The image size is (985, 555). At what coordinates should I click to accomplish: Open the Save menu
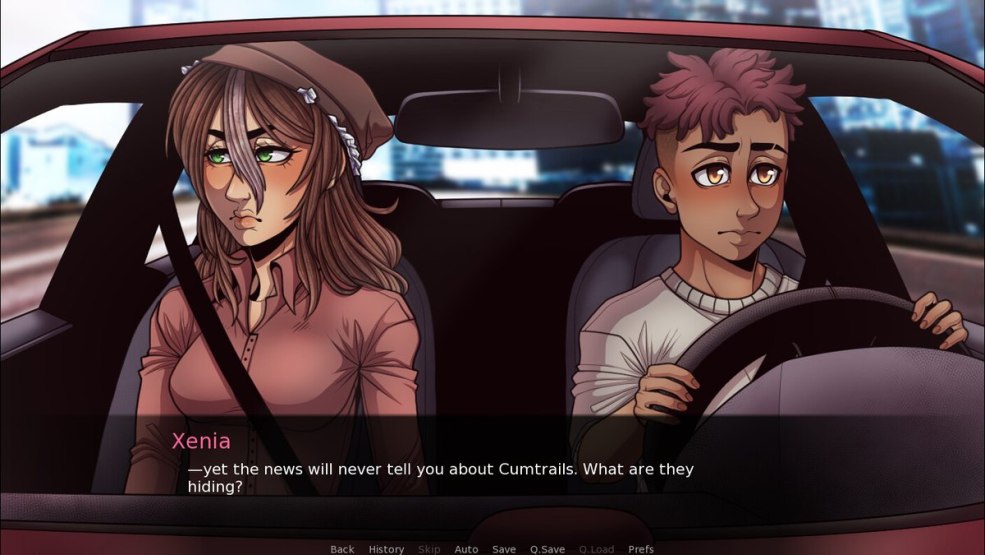tap(504, 549)
